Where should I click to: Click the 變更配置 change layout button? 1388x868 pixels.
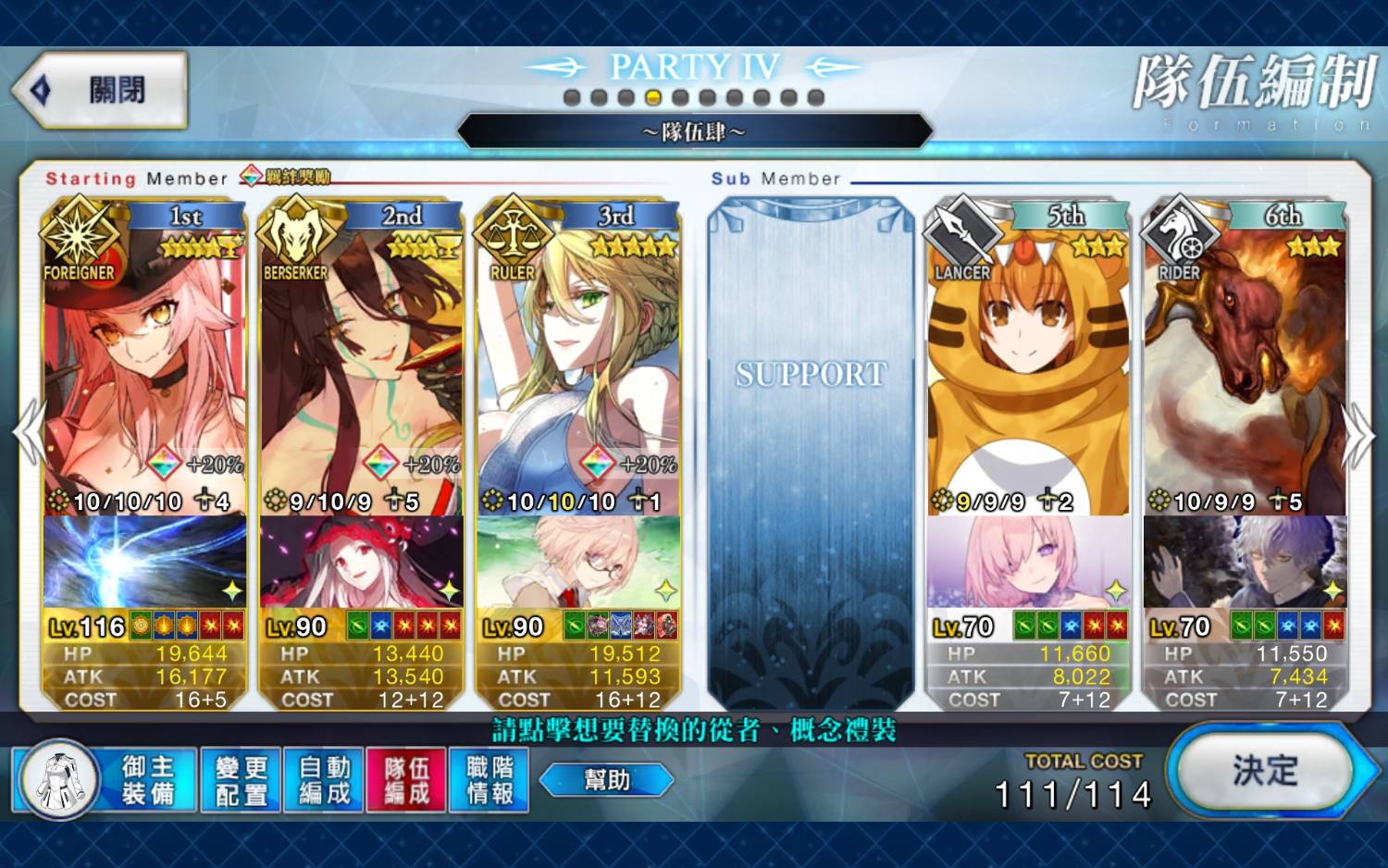241,780
